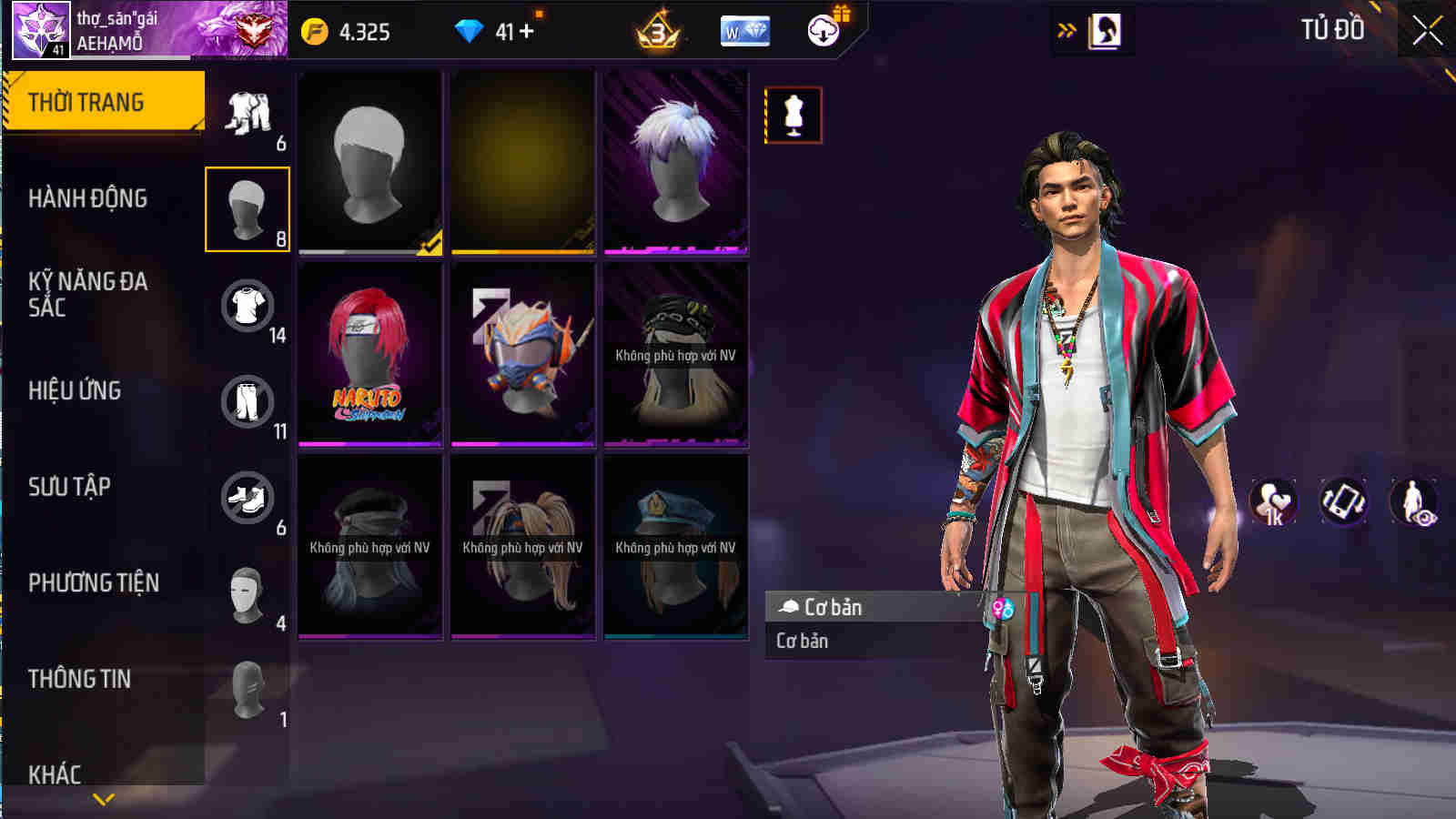Click the W diamond pass icon
Viewport: 1456px width, 819px height.
point(743,32)
